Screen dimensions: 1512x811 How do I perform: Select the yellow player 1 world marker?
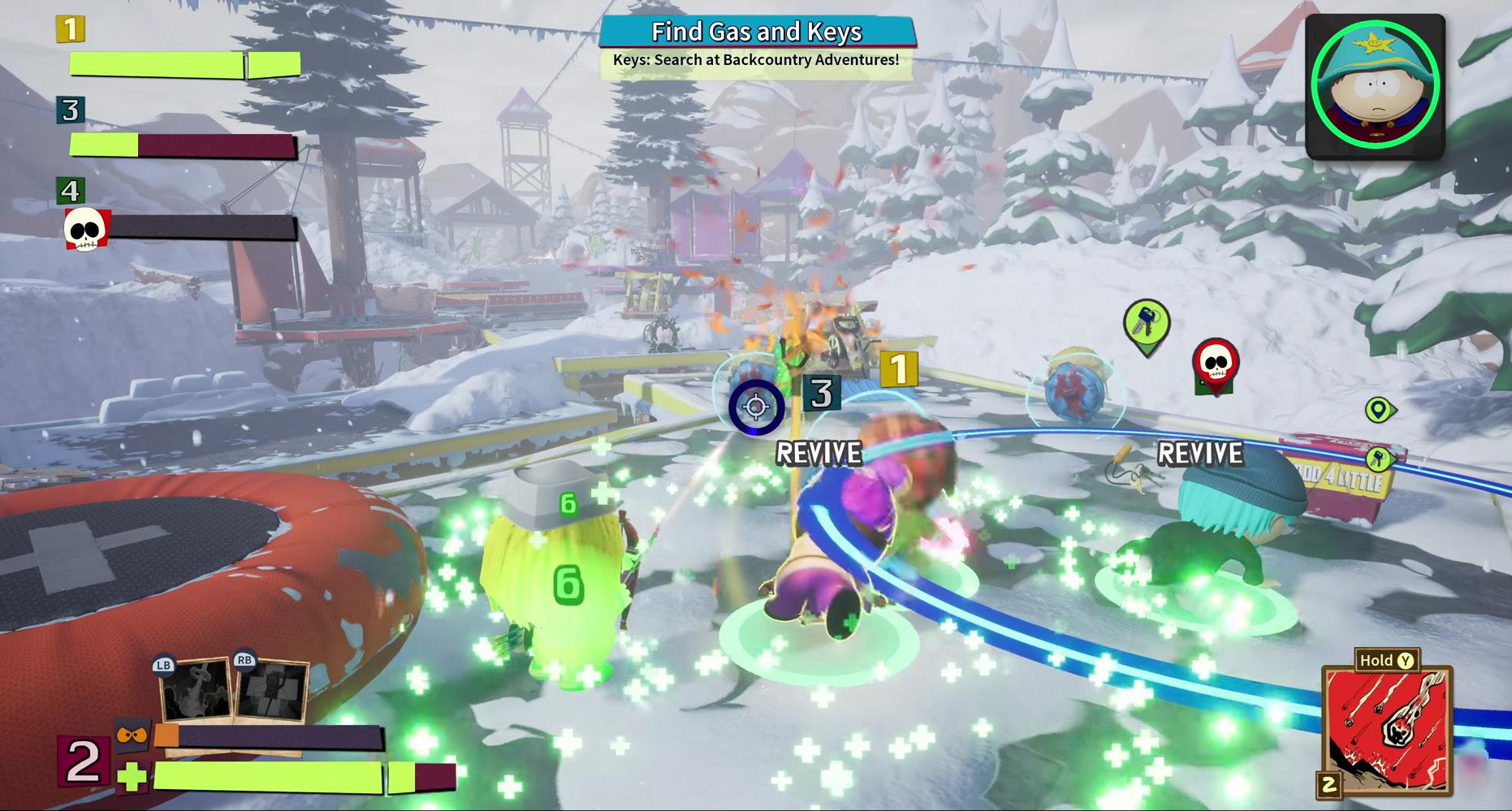tap(898, 370)
